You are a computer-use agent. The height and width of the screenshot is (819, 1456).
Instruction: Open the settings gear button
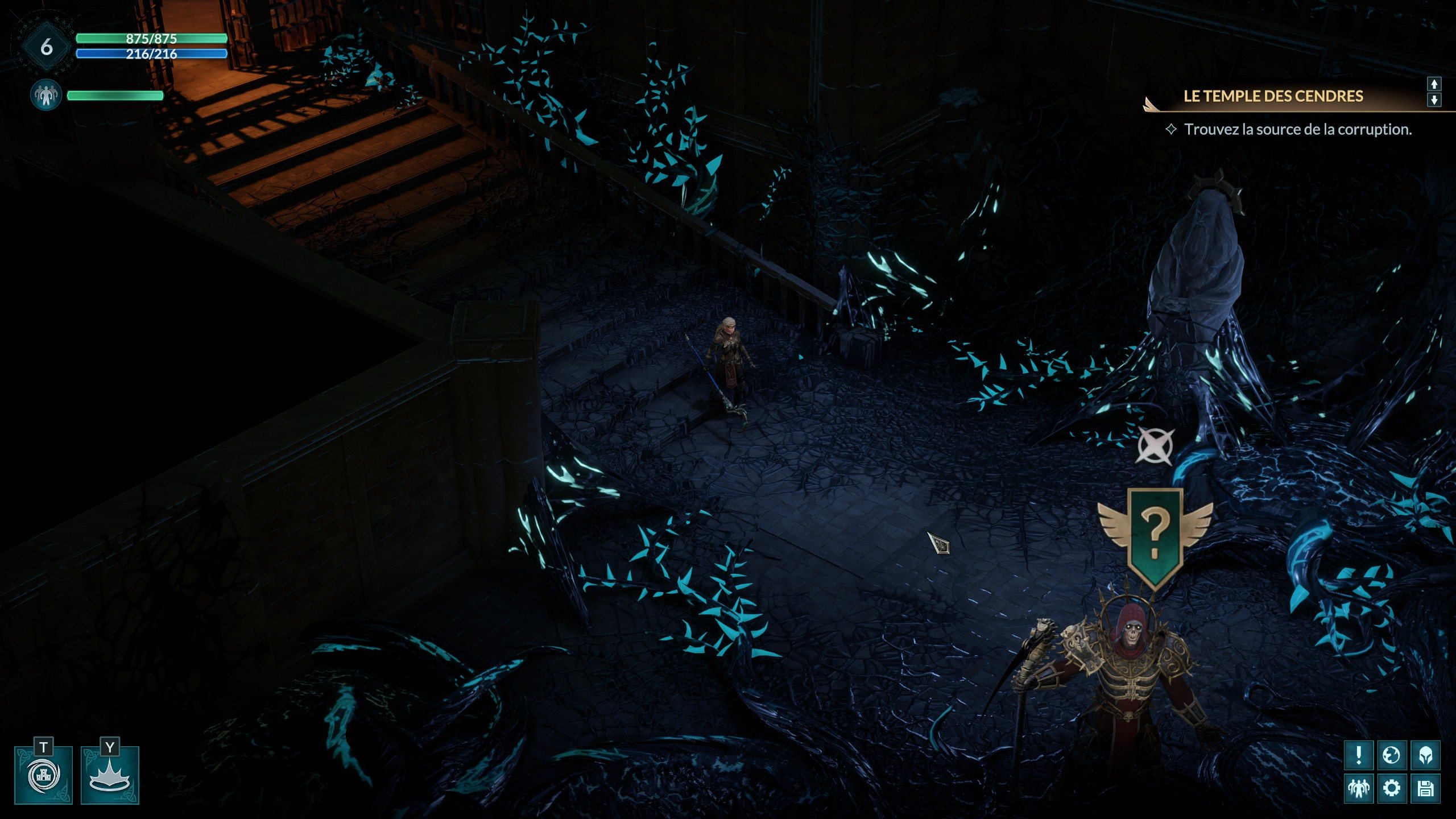coord(1392,788)
